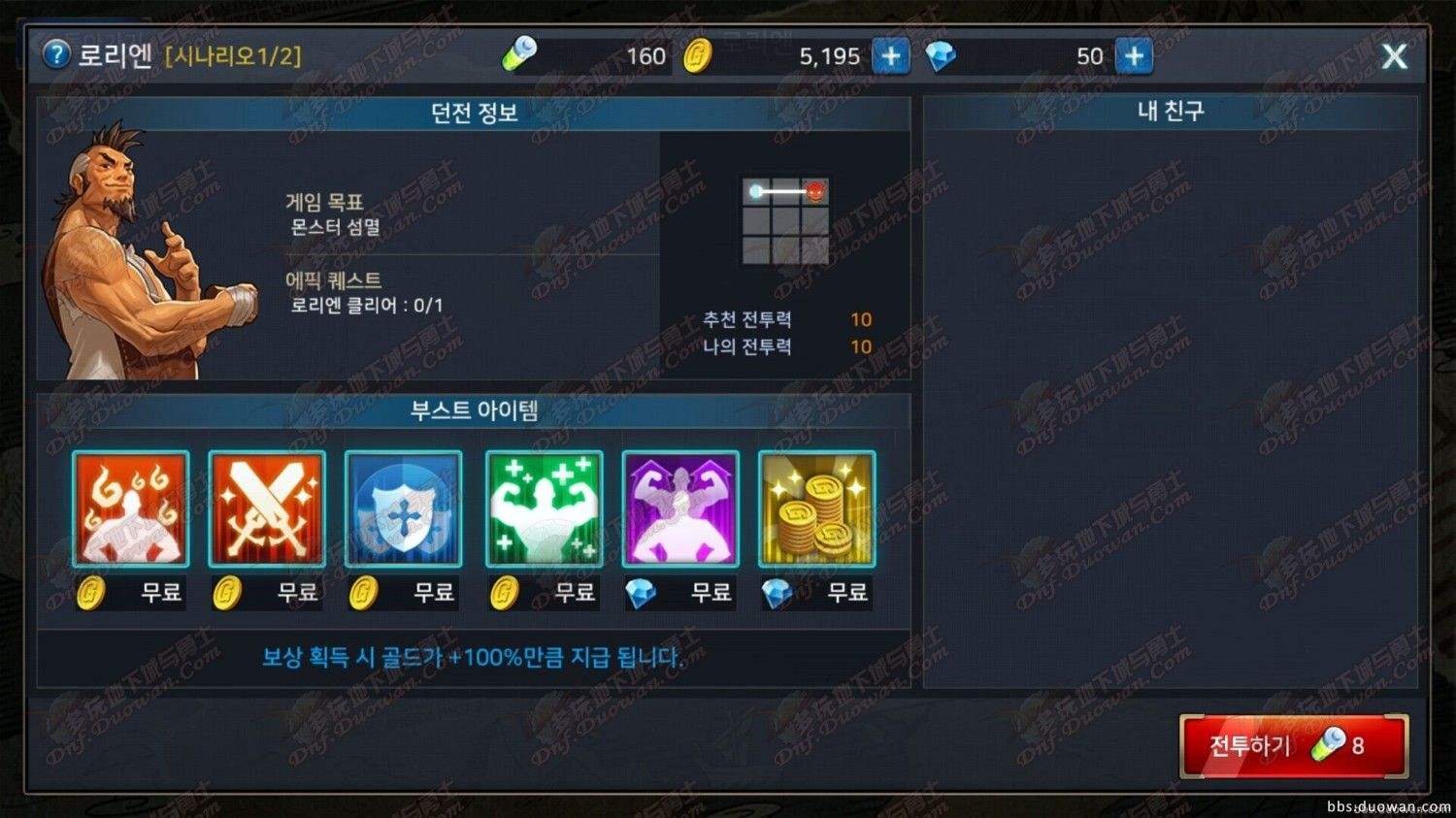This screenshot has width=1456, height=818.
Task: Pick the purple strongman boost item
Action: 680,509
